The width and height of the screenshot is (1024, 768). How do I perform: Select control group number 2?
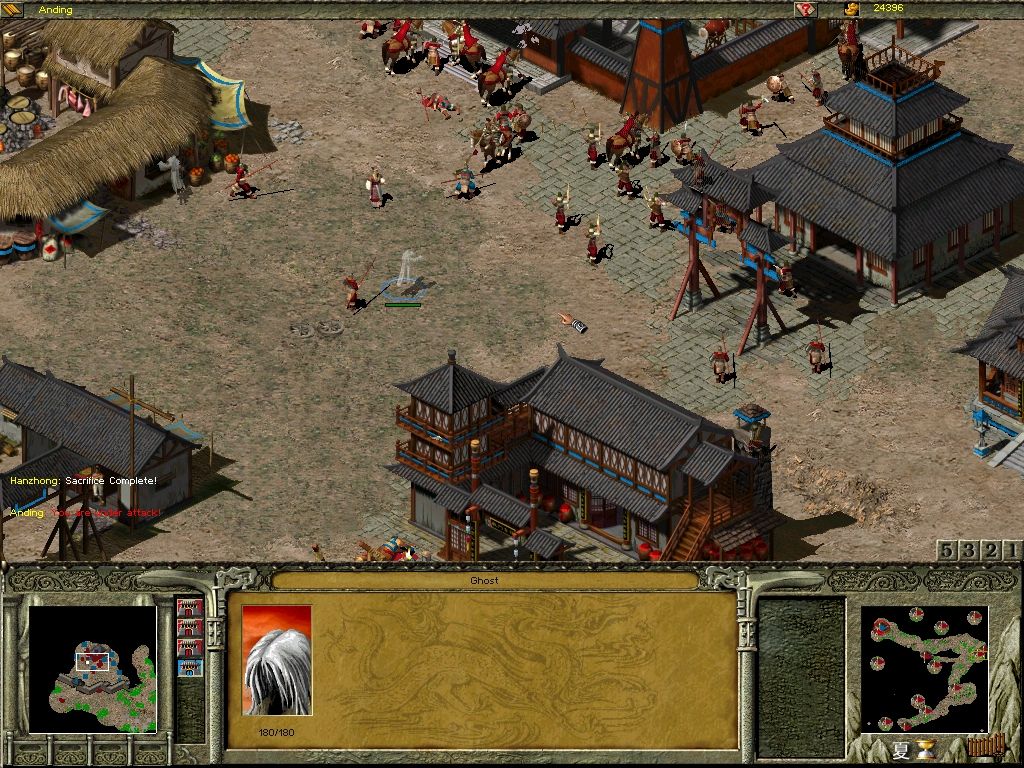click(991, 550)
